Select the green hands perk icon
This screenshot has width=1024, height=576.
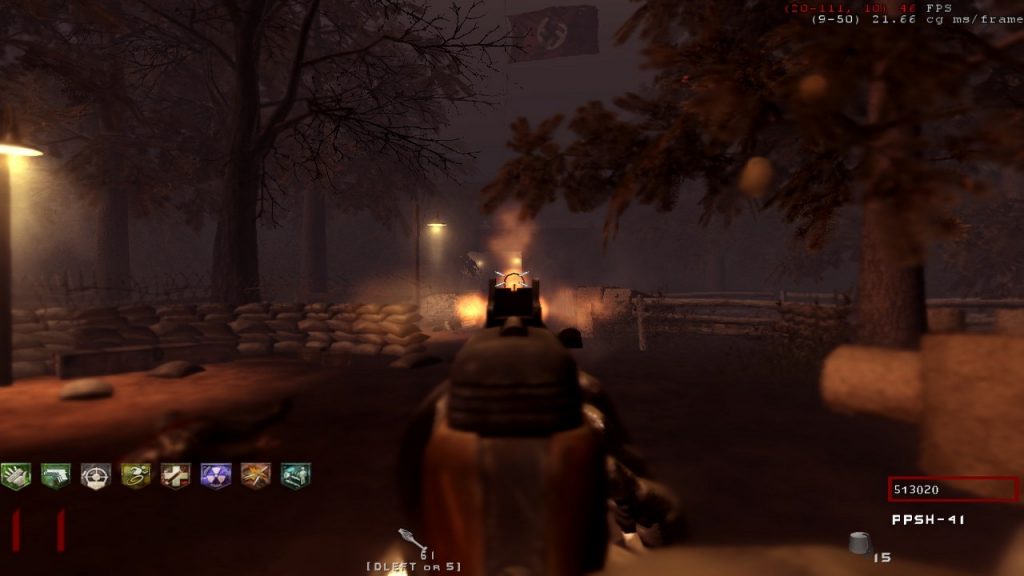(x=16, y=476)
